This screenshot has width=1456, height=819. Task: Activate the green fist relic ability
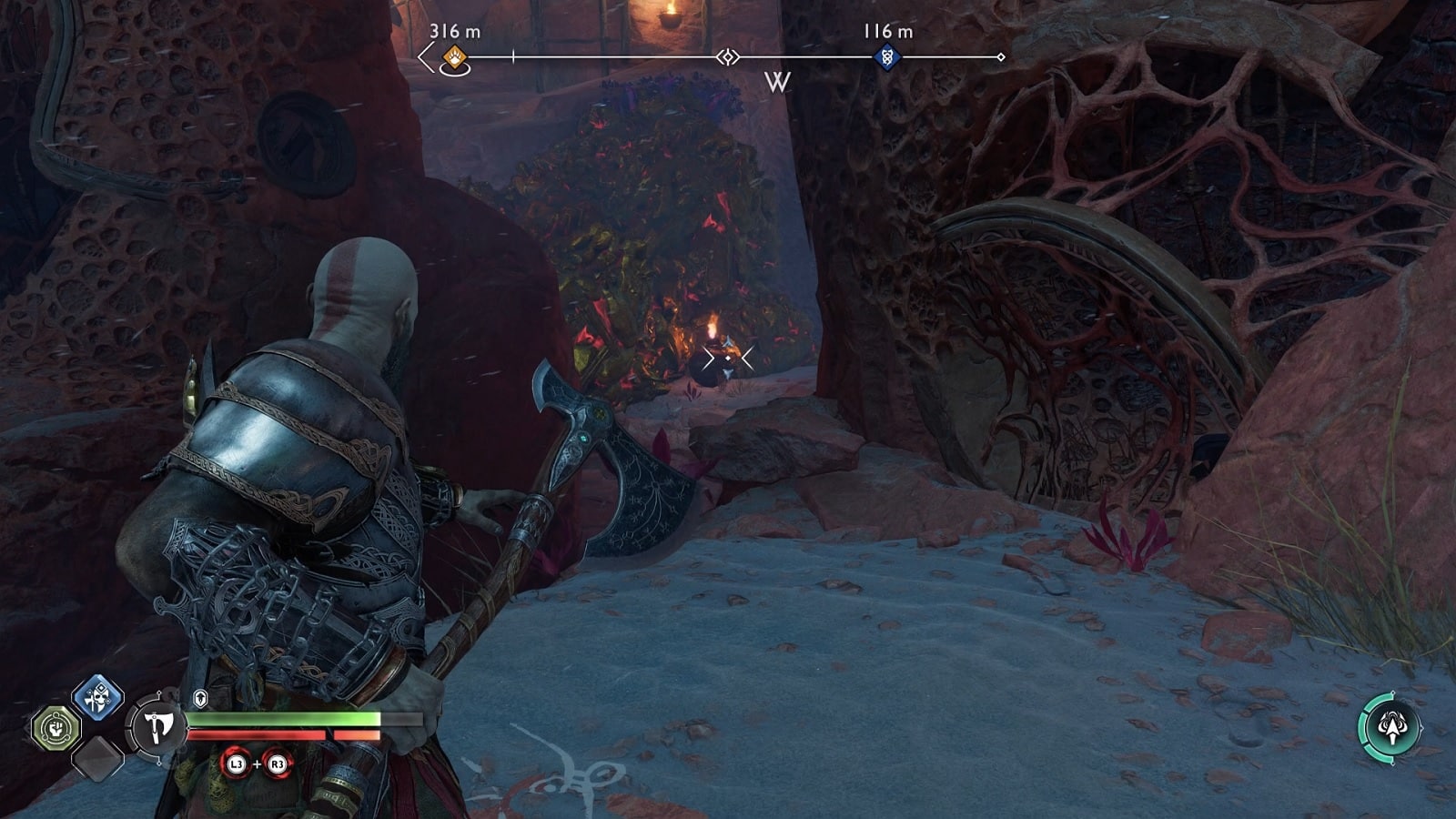click(x=56, y=728)
